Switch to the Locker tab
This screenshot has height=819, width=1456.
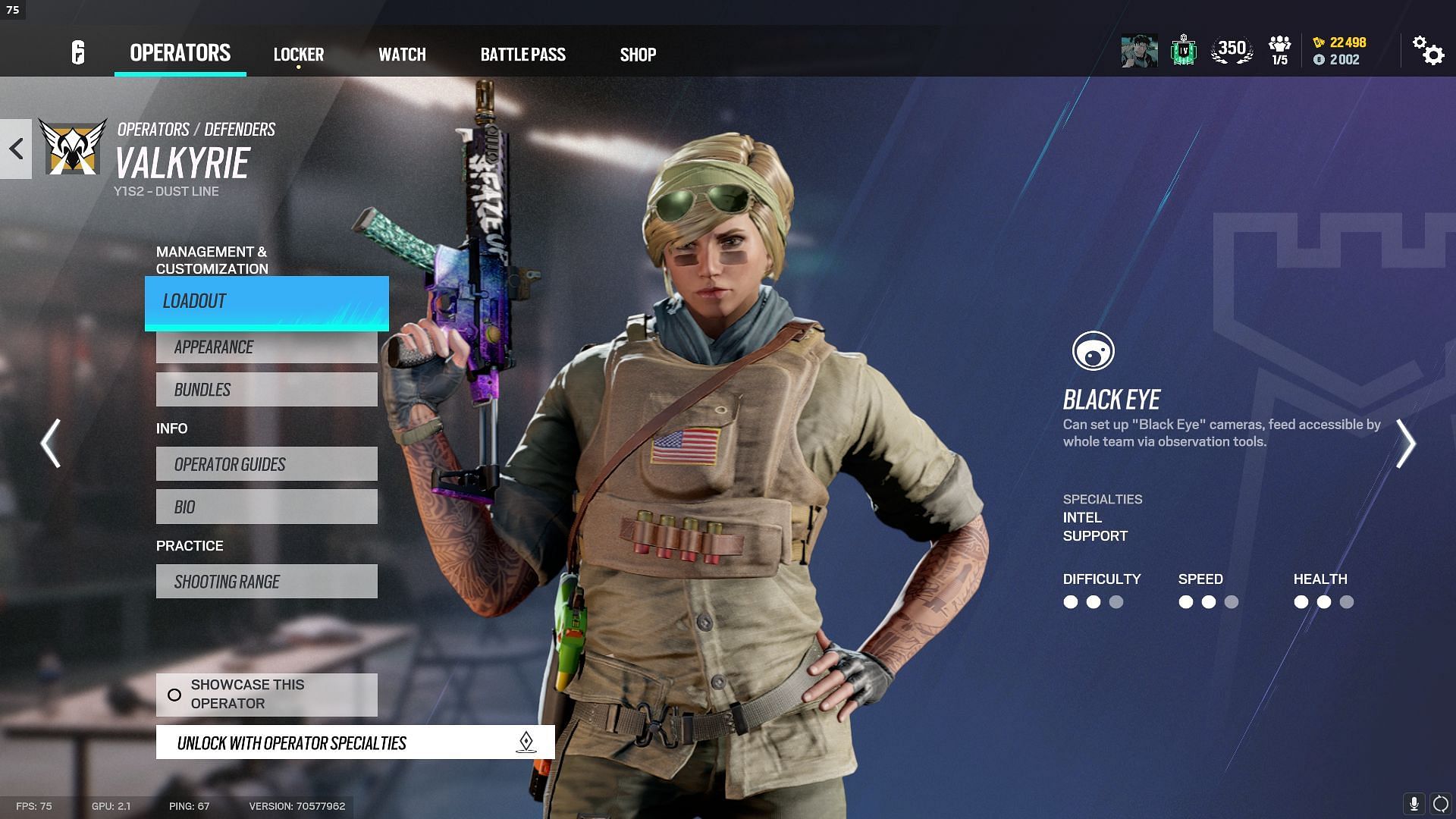tap(298, 55)
